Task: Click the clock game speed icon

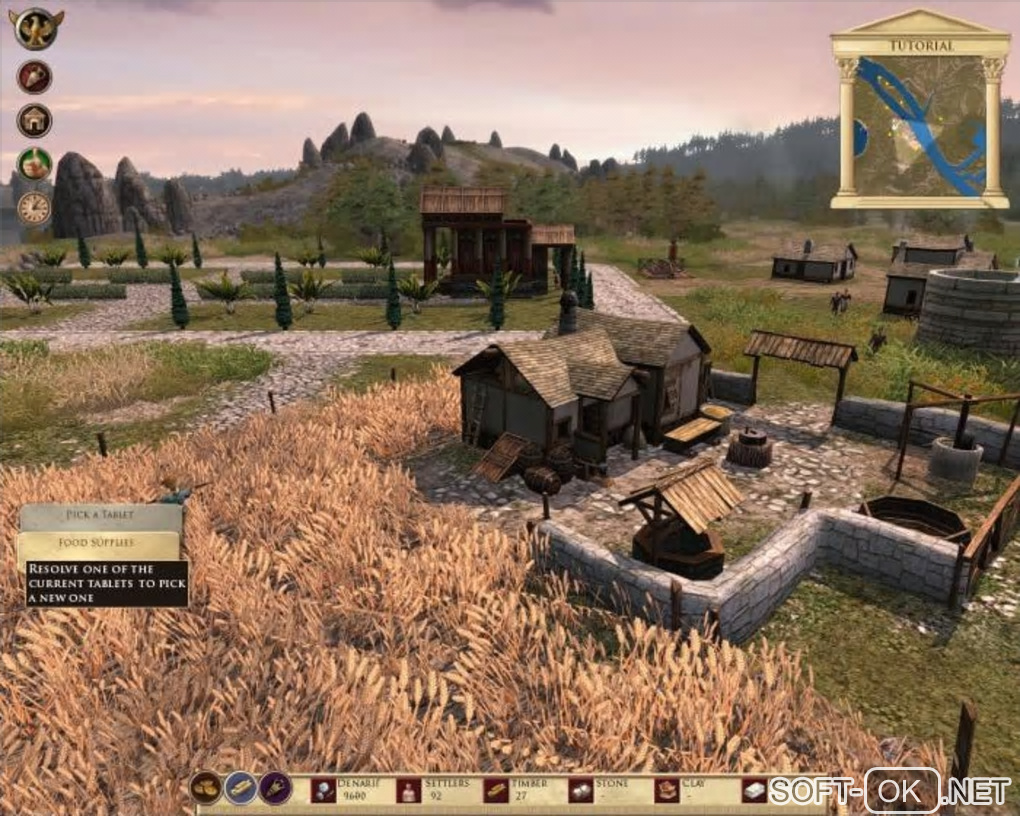Action: coord(34,207)
